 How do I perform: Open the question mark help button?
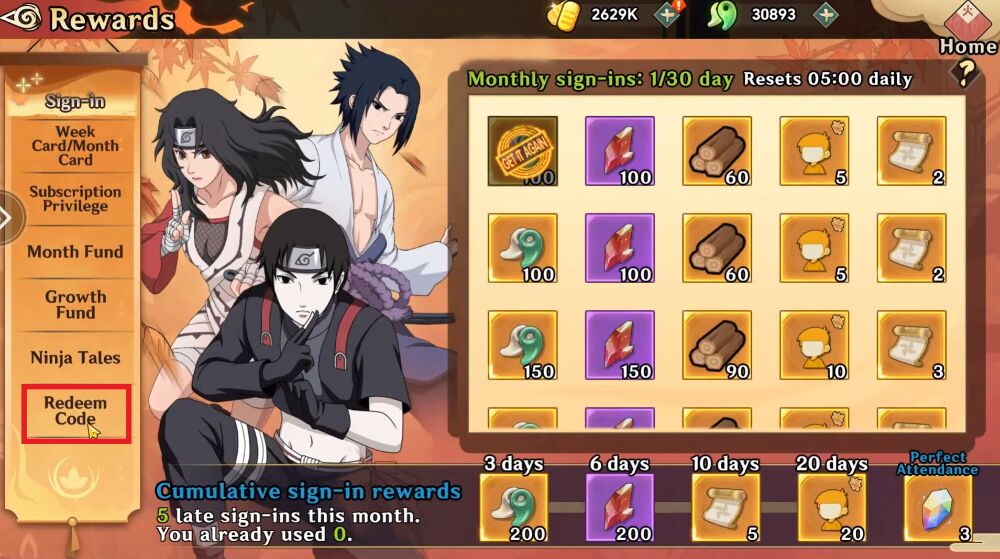tap(965, 73)
